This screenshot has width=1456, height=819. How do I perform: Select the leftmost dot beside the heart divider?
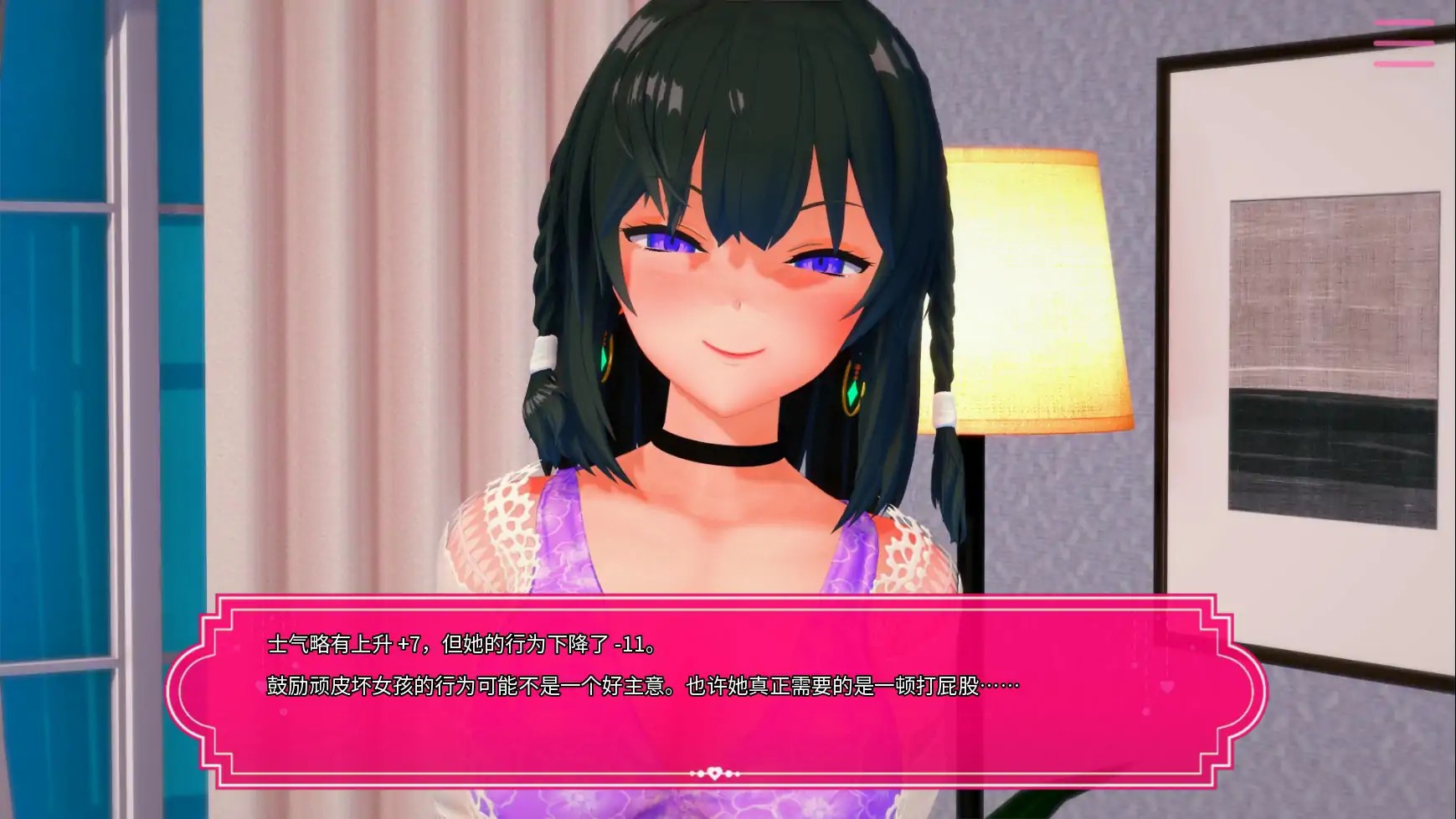692,773
